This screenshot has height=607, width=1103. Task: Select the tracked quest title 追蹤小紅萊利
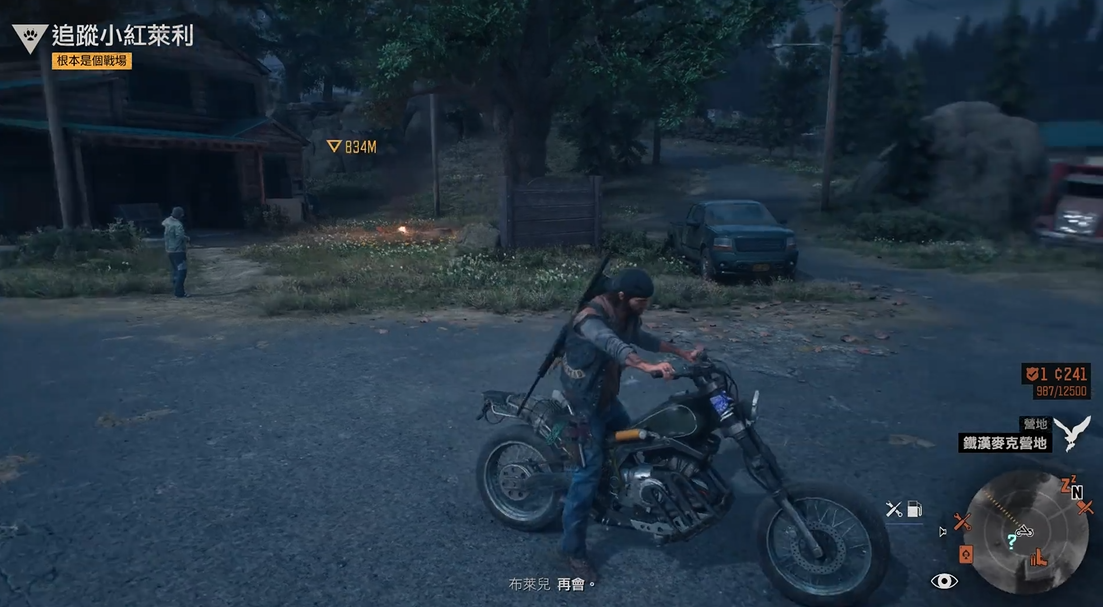click(122, 37)
